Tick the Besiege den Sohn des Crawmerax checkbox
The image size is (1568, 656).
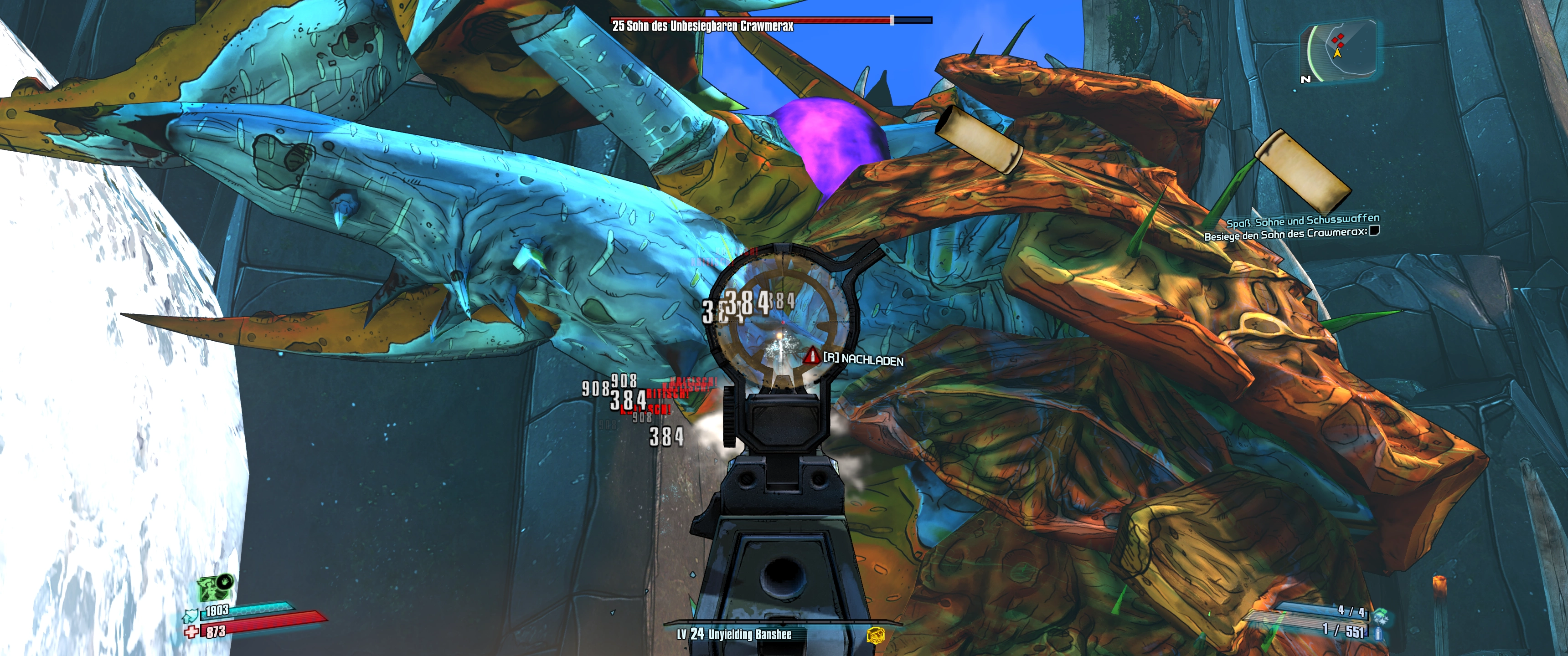click(1374, 231)
